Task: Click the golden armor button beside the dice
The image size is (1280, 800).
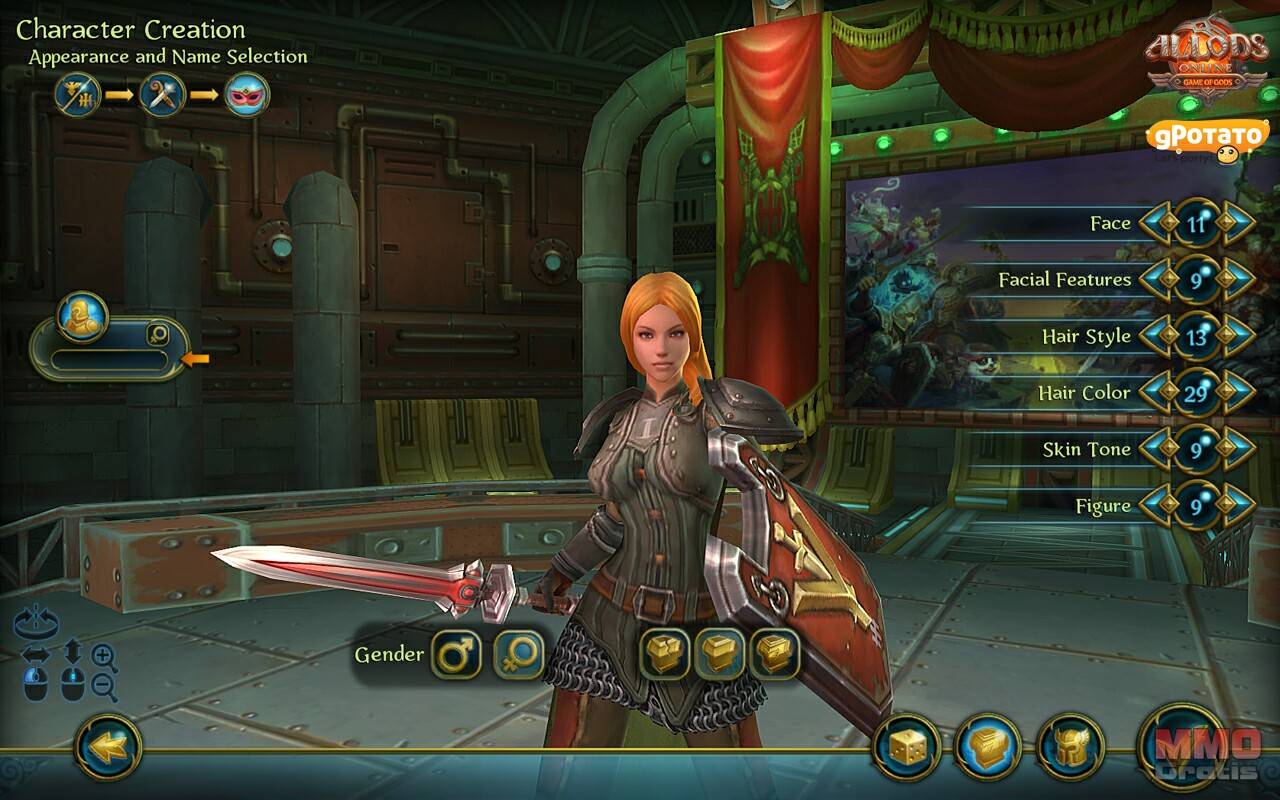Action: click(x=988, y=748)
